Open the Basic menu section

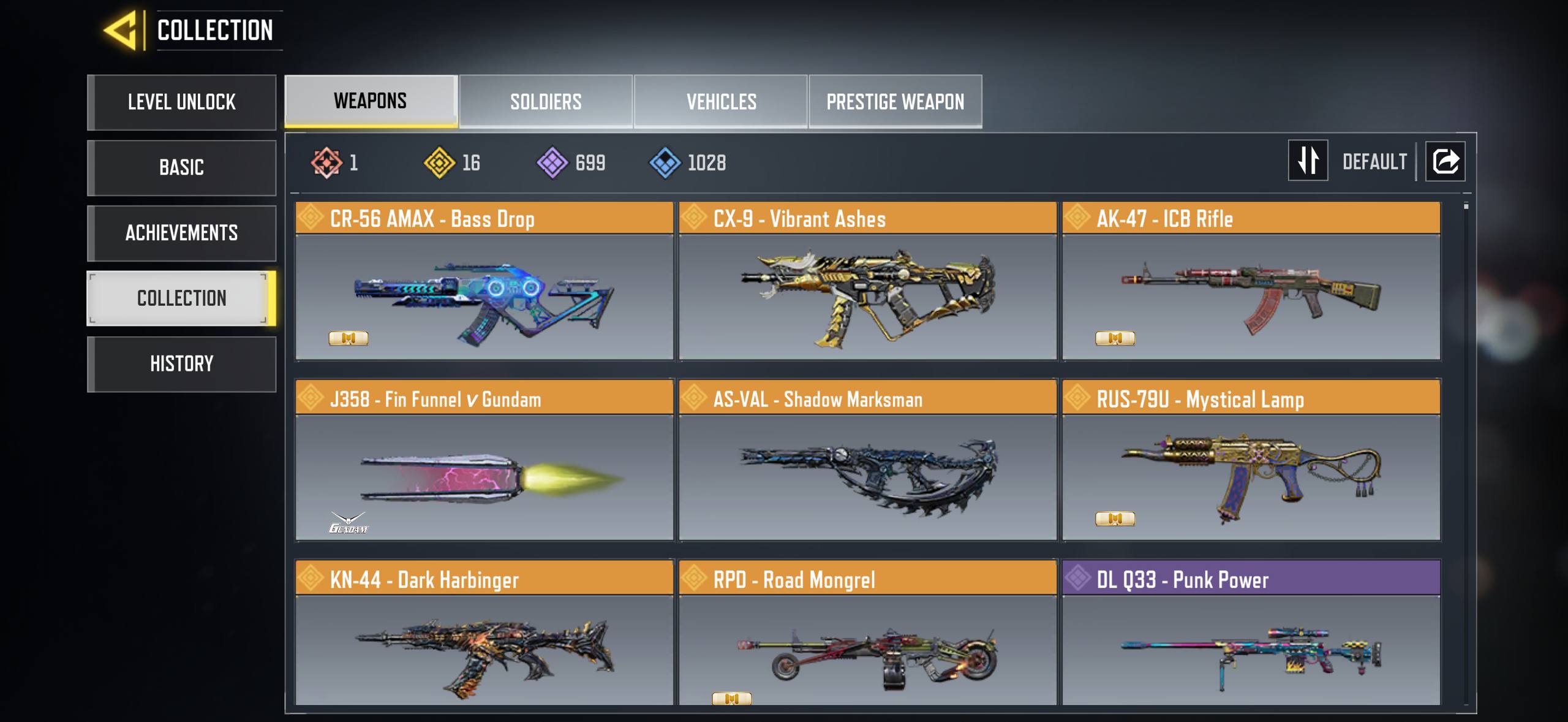click(182, 168)
